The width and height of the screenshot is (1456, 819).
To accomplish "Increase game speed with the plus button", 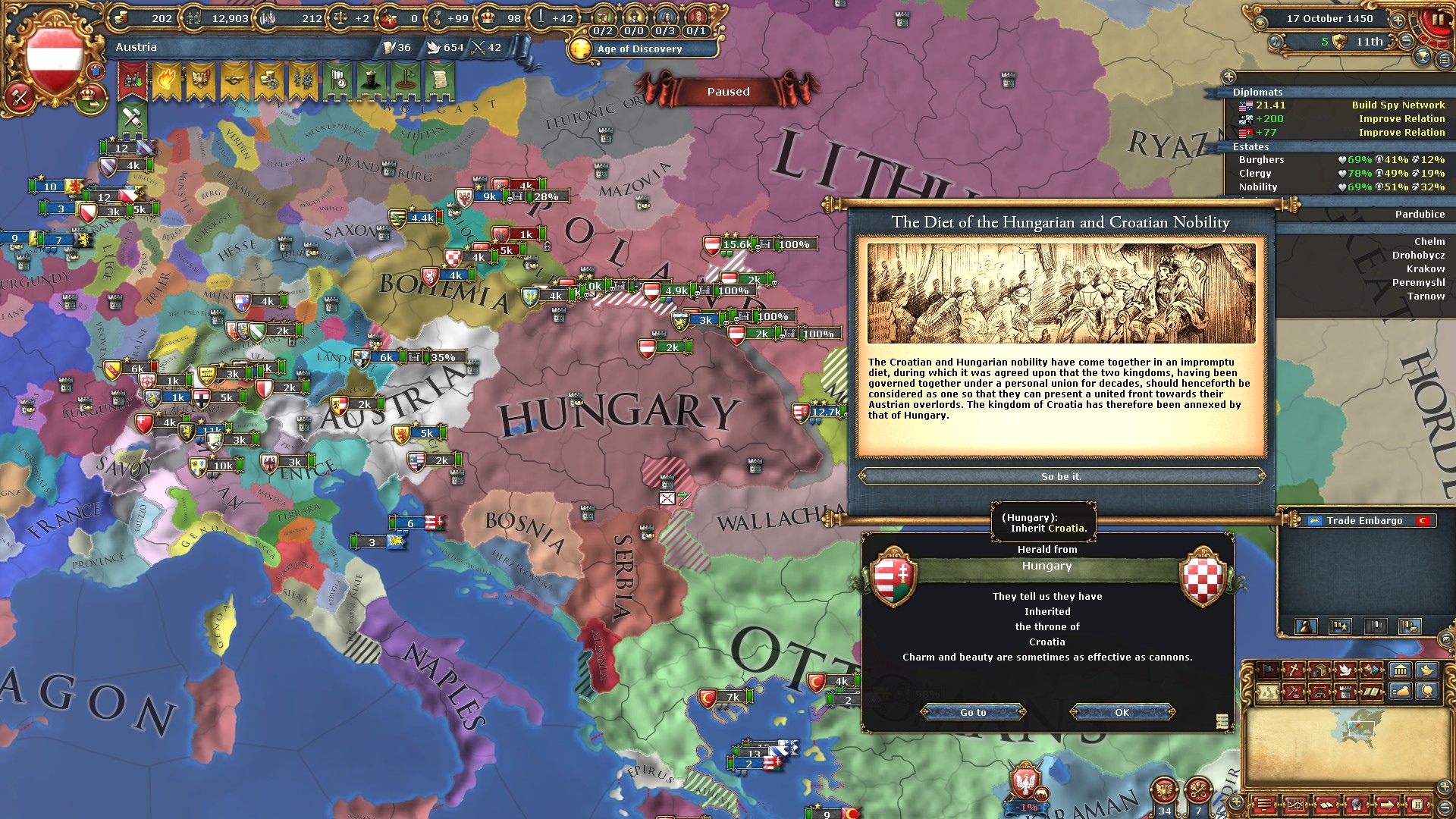I will pyautogui.click(x=1397, y=20).
